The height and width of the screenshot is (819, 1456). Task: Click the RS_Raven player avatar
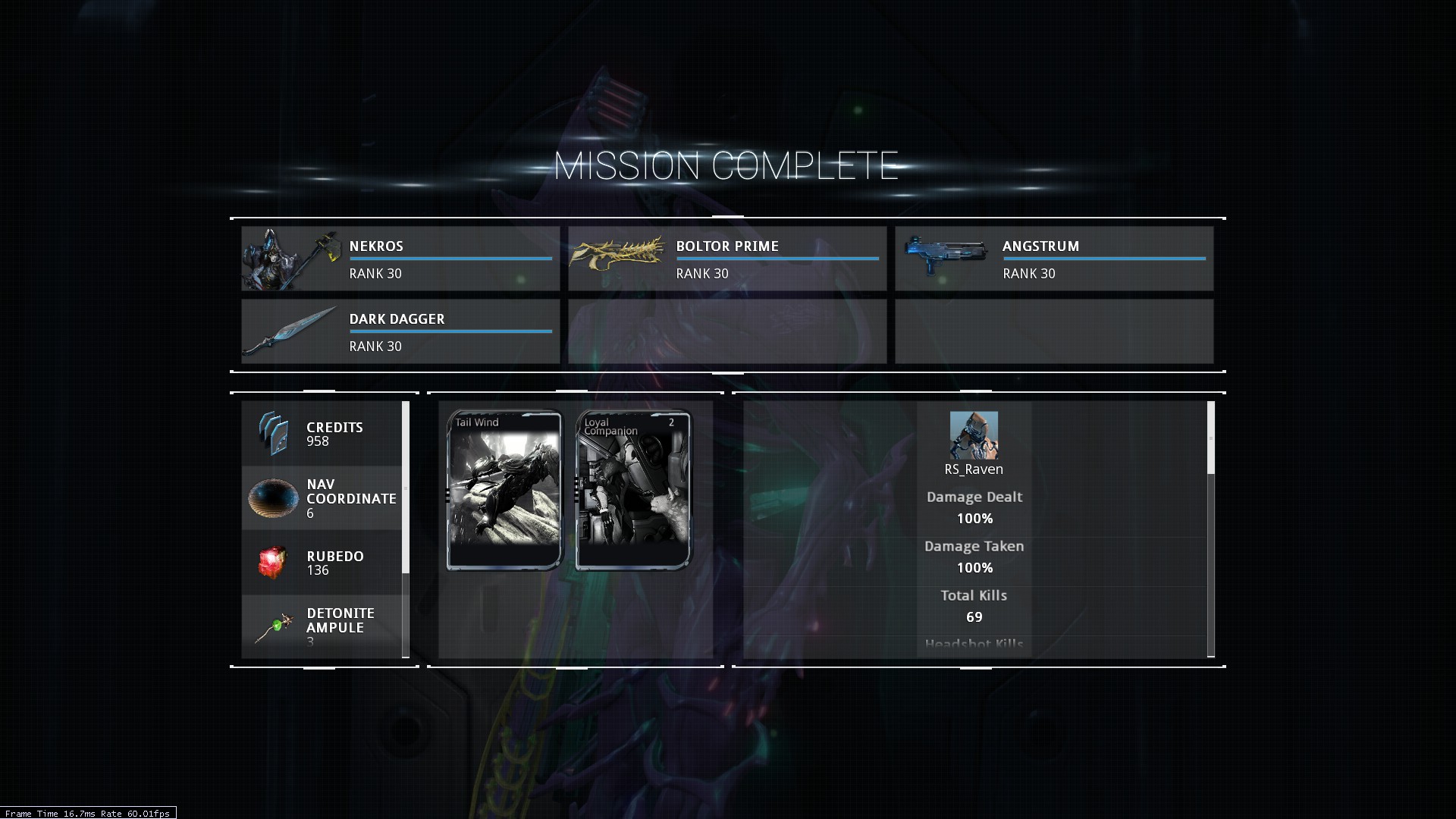(x=974, y=435)
